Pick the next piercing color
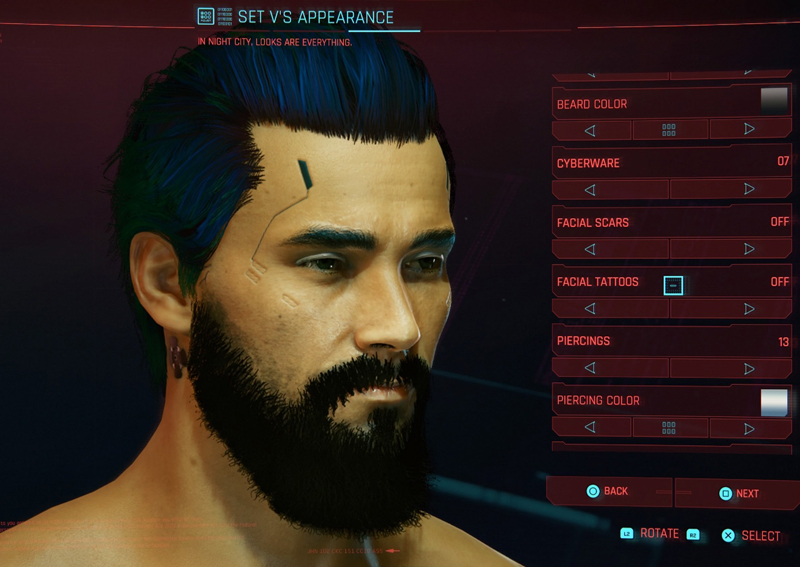Screen dimensions: 800x567 749,428
